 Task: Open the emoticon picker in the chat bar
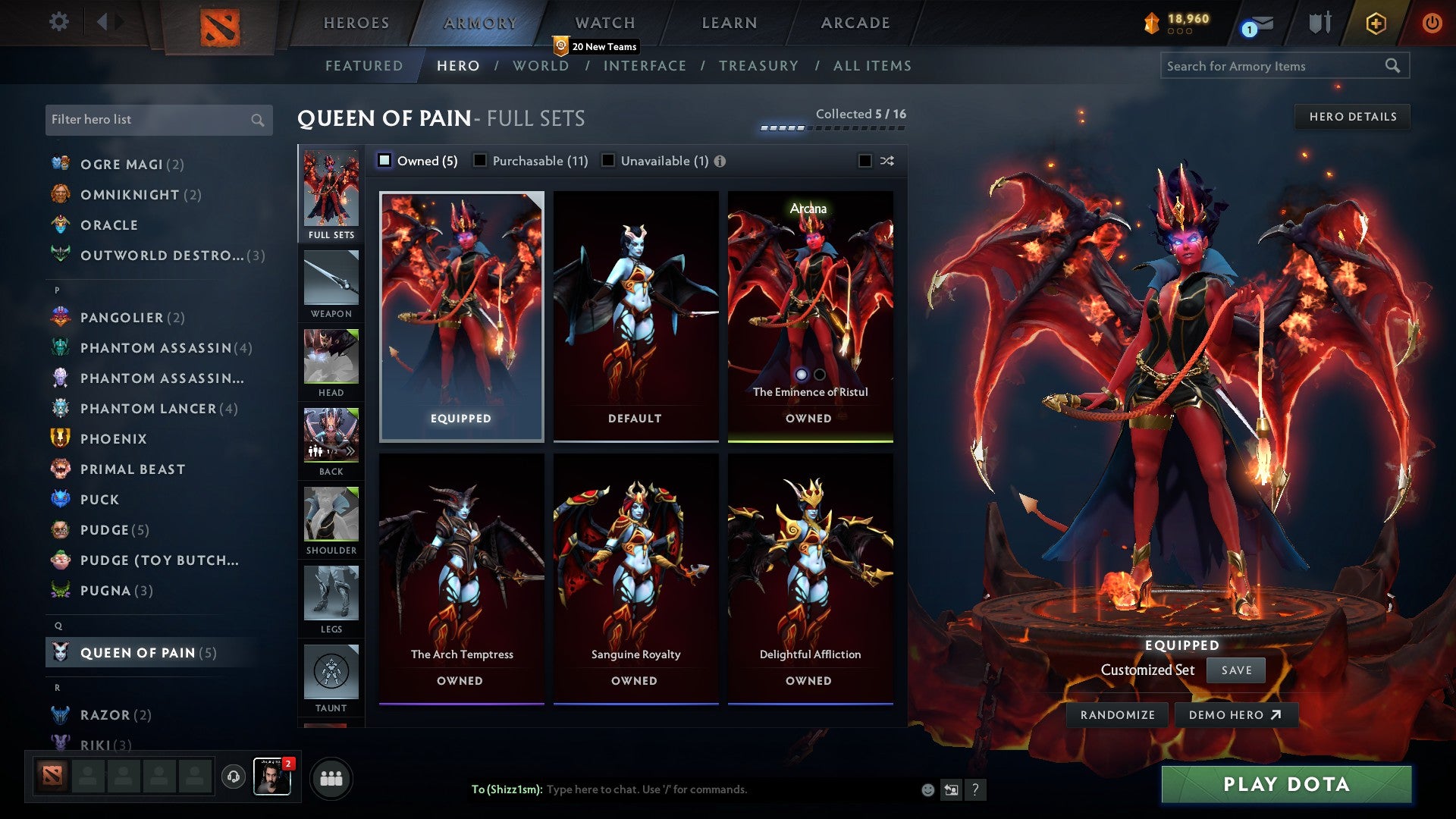coord(927,789)
